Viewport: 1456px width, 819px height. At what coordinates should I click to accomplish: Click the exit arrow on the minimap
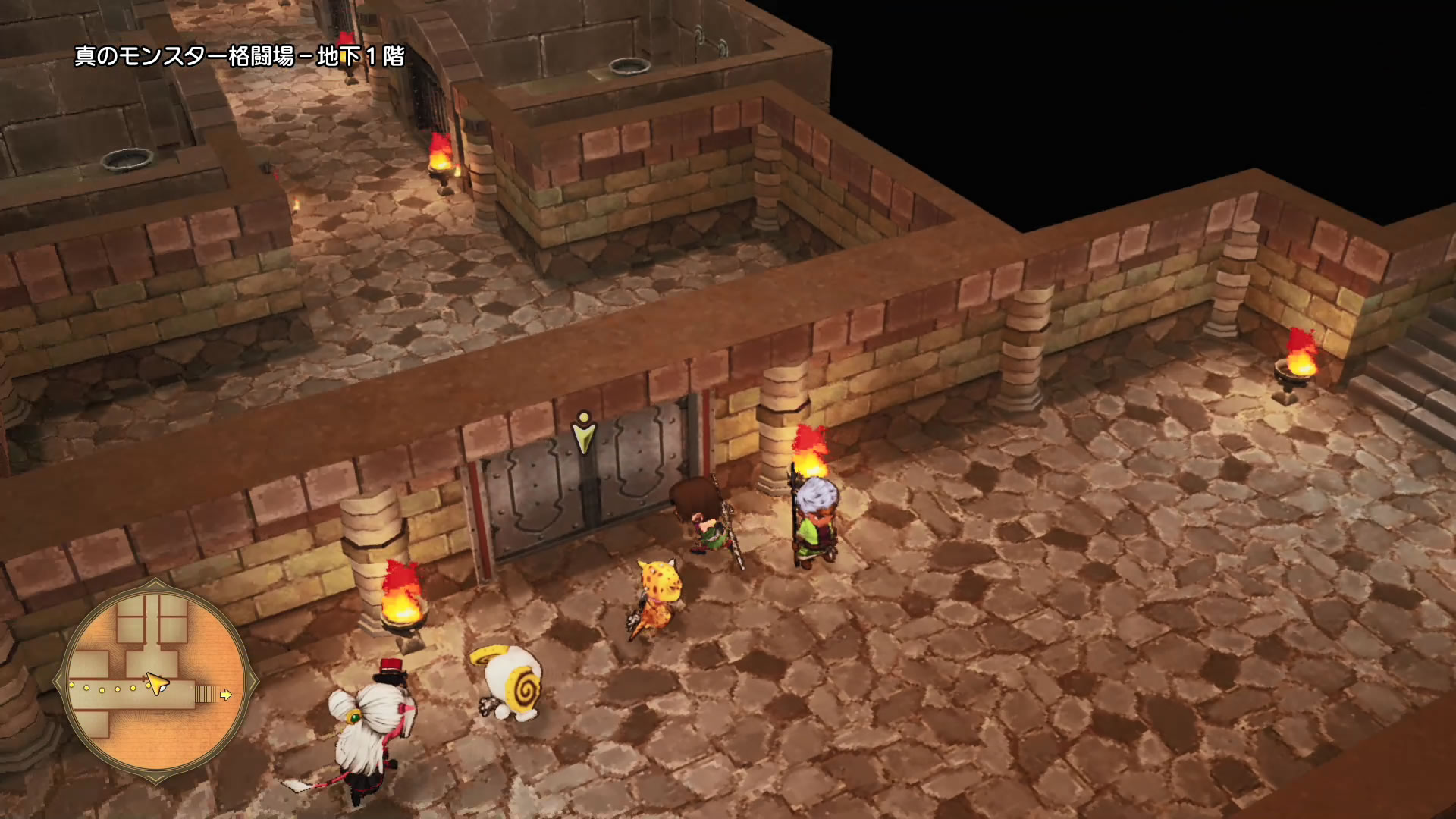pos(226,694)
